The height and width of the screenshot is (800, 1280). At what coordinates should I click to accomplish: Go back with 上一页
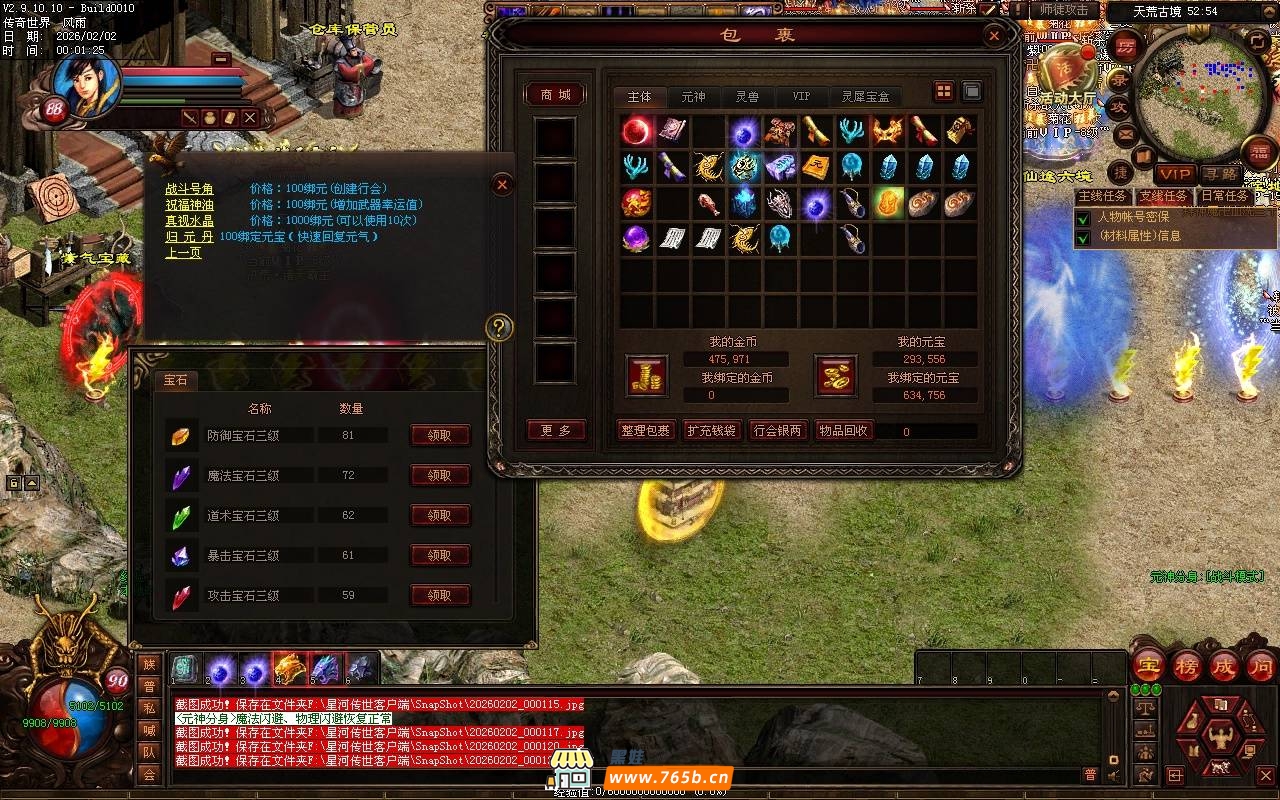point(184,253)
